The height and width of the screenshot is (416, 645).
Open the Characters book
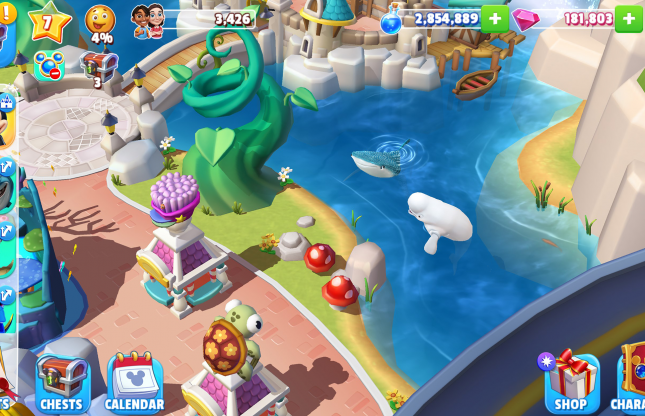[x=632, y=378]
